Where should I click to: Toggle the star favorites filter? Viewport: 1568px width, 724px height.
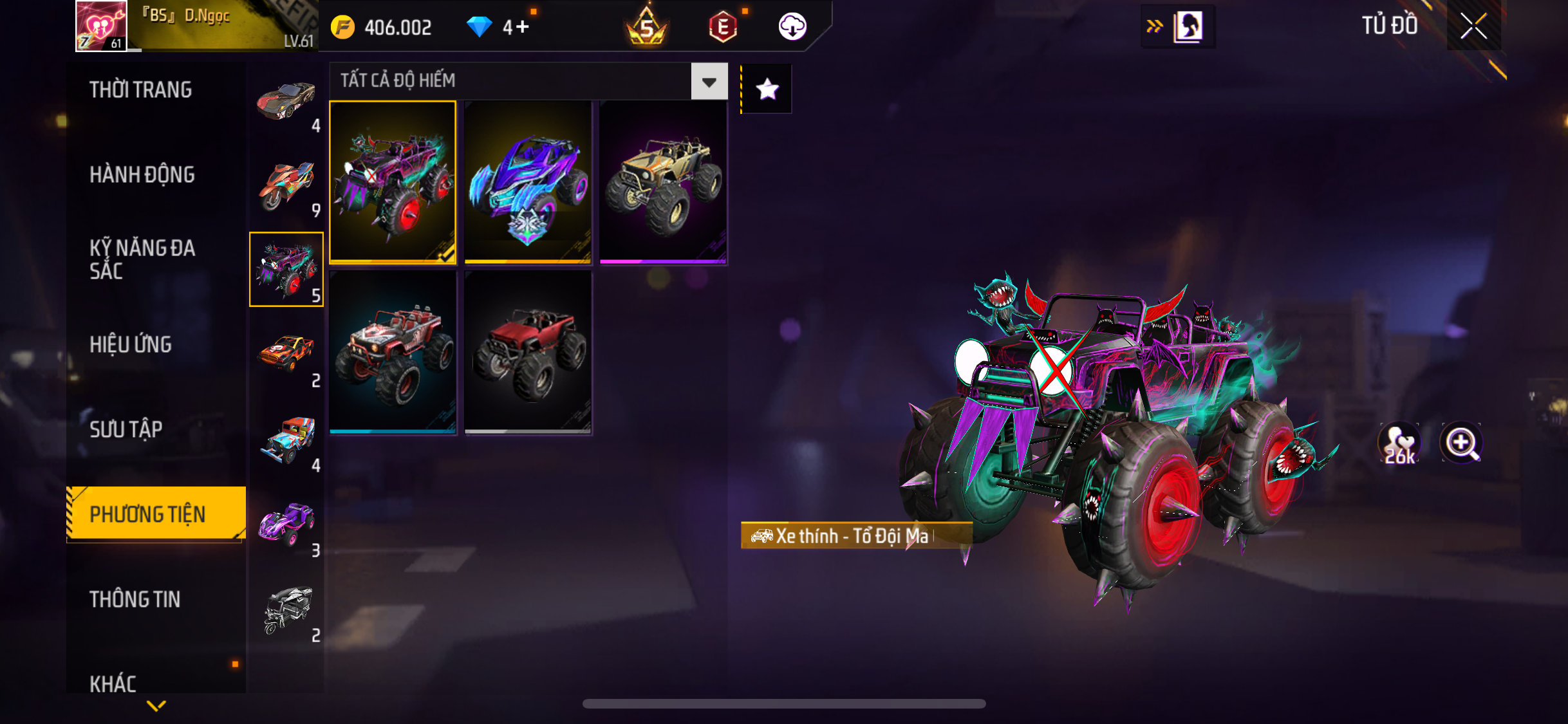(767, 89)
